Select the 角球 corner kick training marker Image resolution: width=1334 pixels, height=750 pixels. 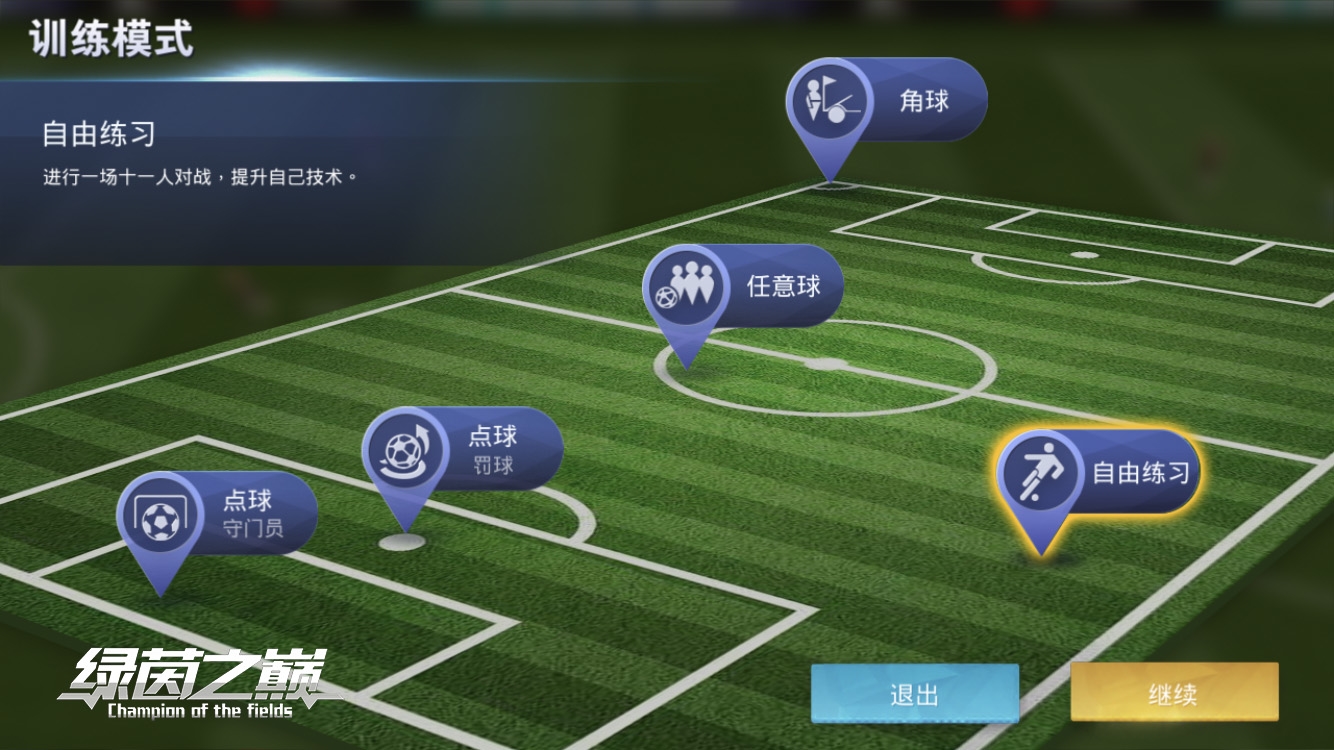click(886, 100)
